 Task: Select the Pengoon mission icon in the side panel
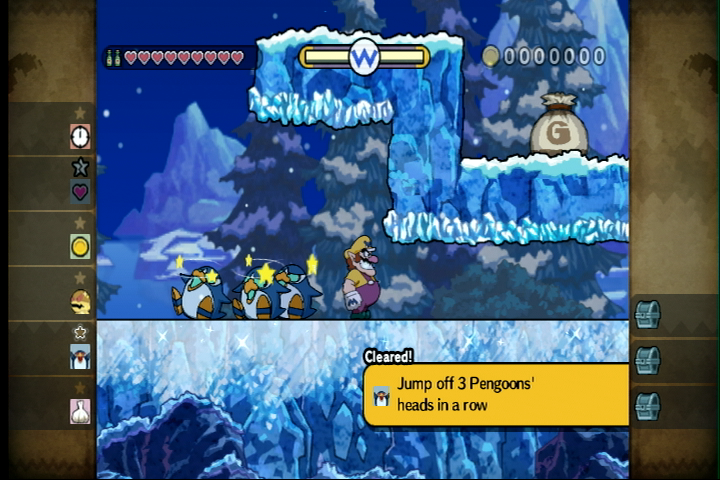pos(80,356)
